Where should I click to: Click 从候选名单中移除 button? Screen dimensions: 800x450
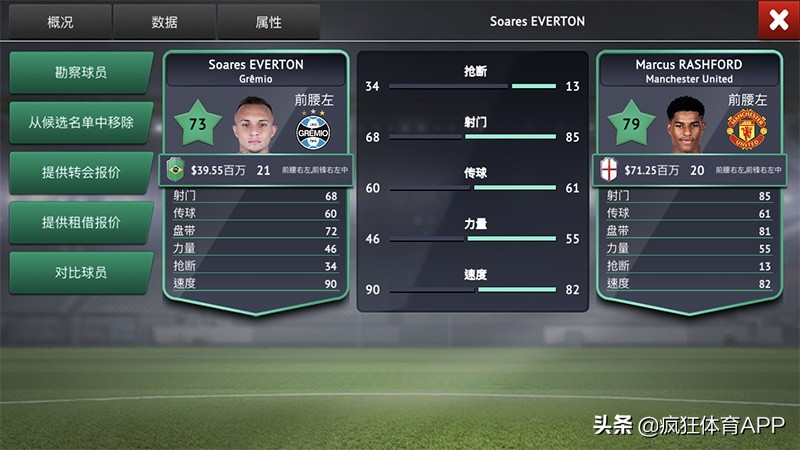click(81, 123)
